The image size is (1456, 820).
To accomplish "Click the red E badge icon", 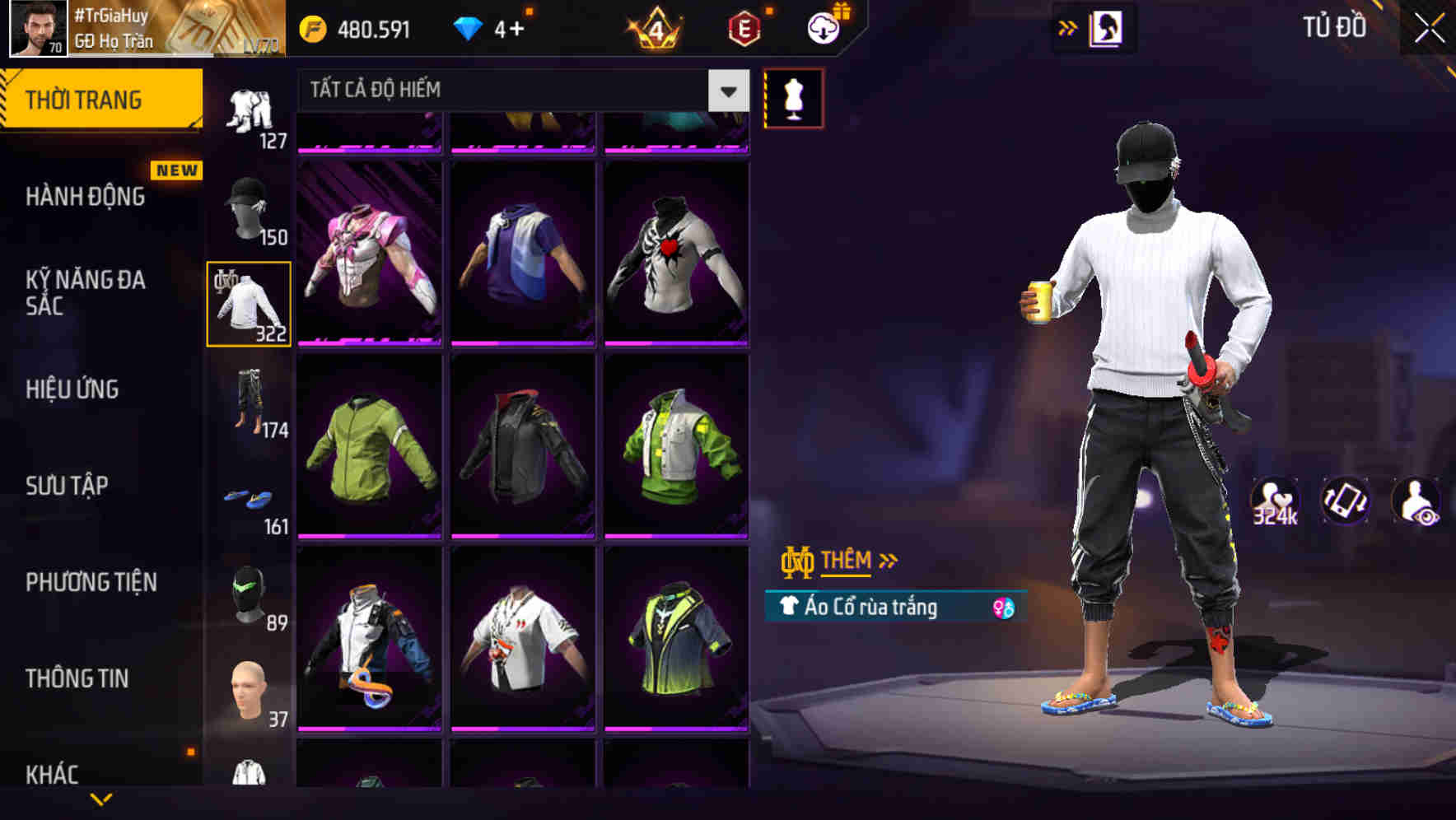I will [x=743, y=27].
